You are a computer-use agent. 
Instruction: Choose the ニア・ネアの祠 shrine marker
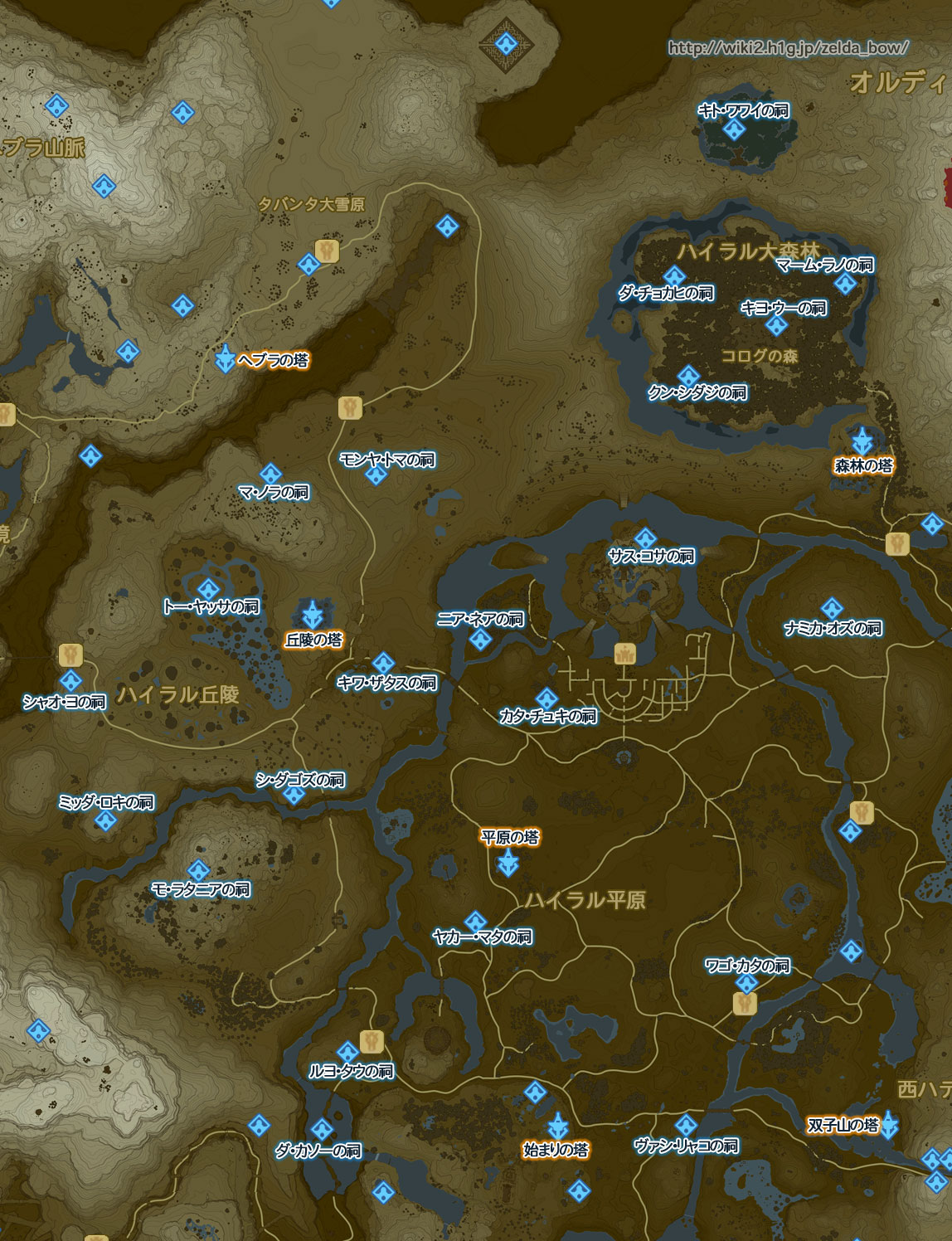click(480, 639)
